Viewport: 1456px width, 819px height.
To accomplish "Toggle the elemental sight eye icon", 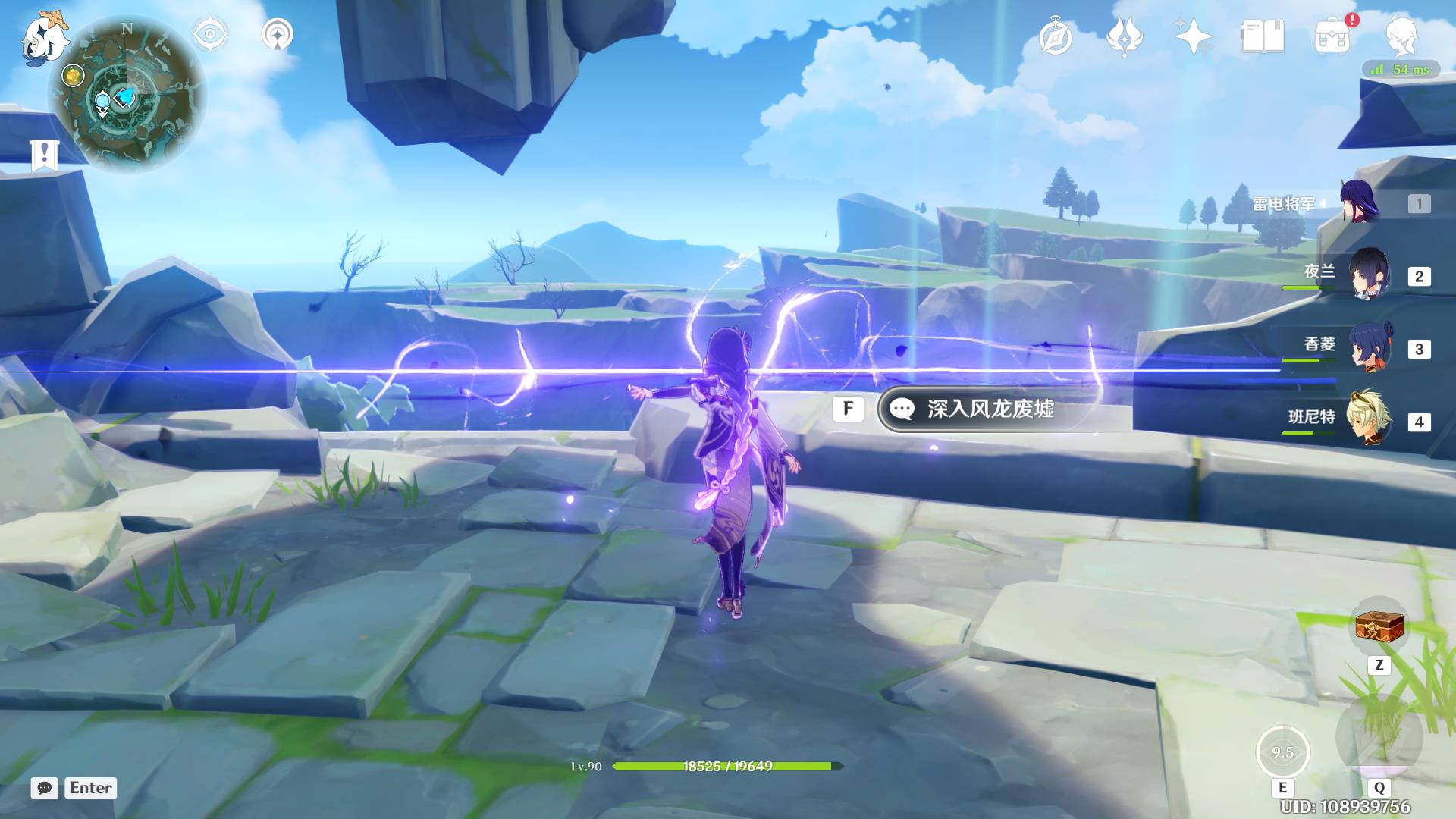I will click(210, 35).
